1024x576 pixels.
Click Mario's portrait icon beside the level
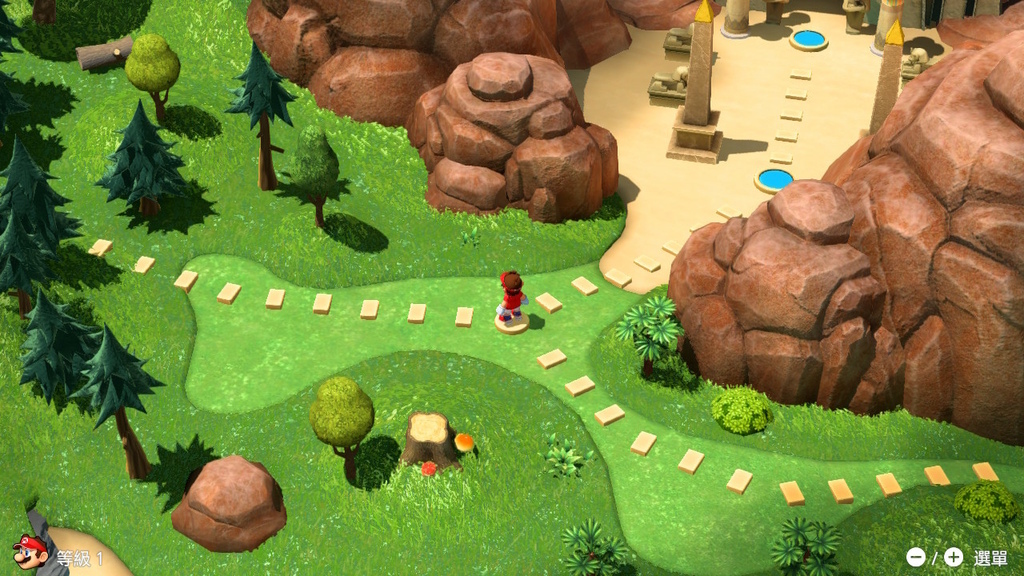click(30, 552)
